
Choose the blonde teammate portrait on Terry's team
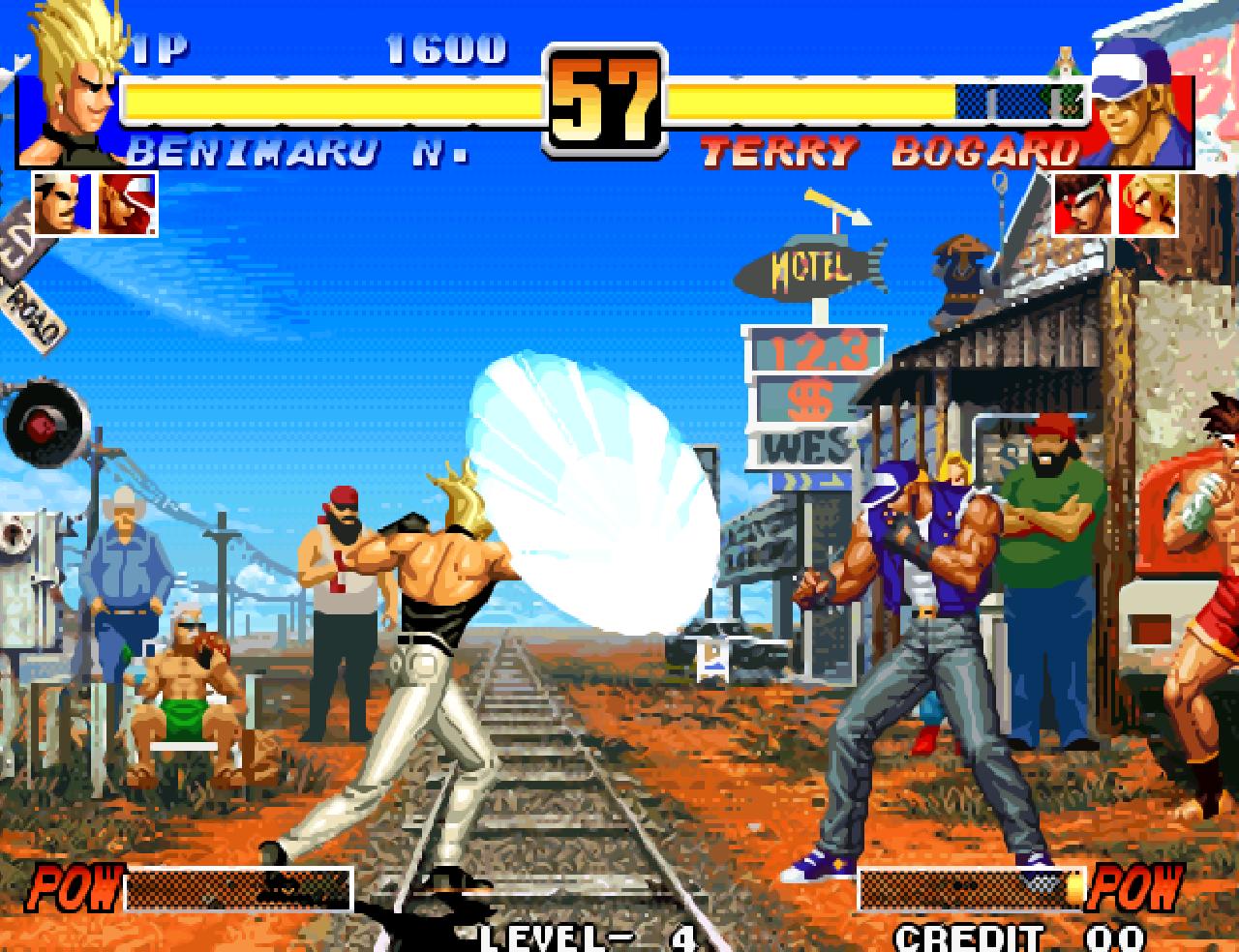point(1148,203)
